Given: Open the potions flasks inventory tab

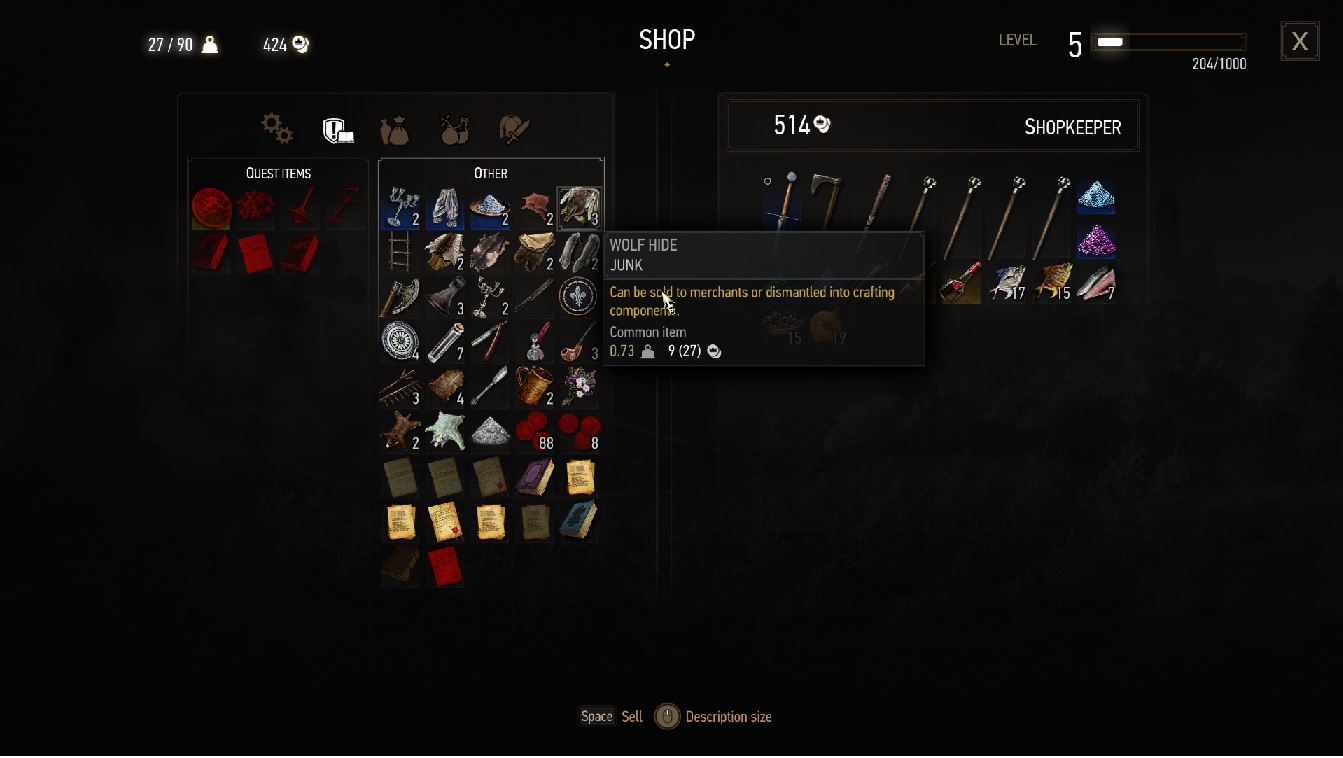Looking at the screenshot, I should tap(455, 129).
